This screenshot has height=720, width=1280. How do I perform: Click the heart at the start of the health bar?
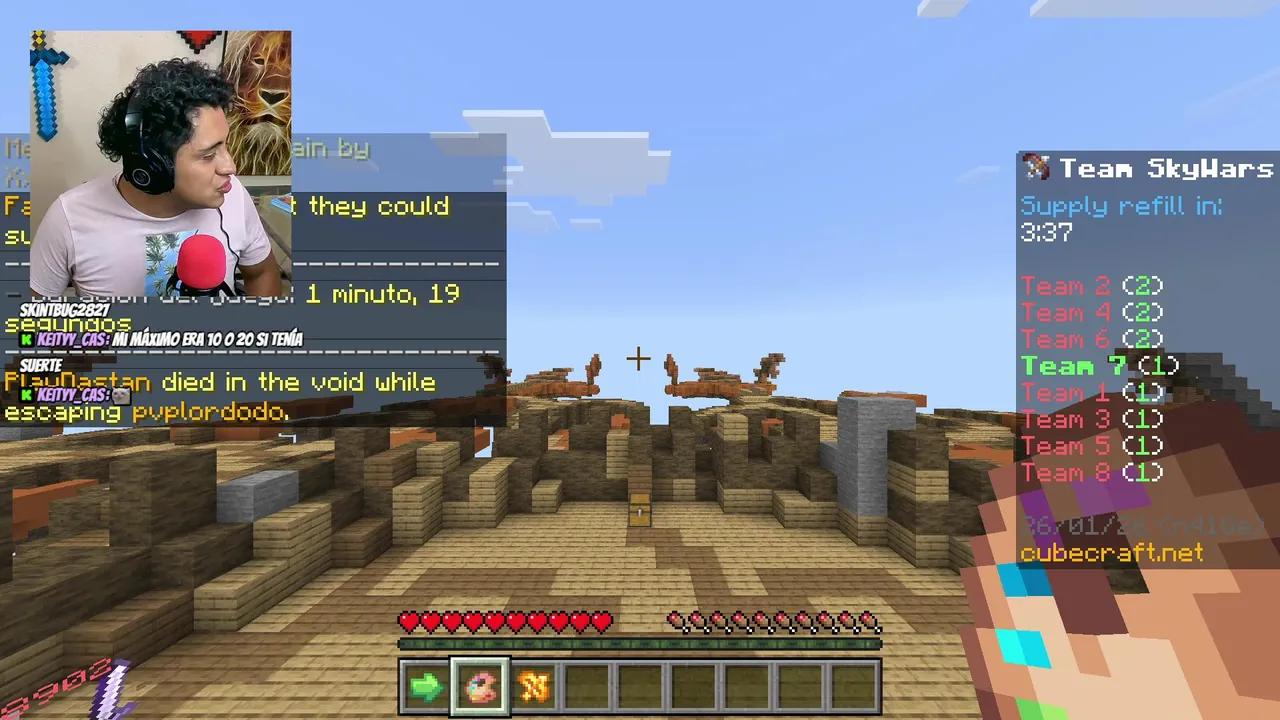coord(409,622)
